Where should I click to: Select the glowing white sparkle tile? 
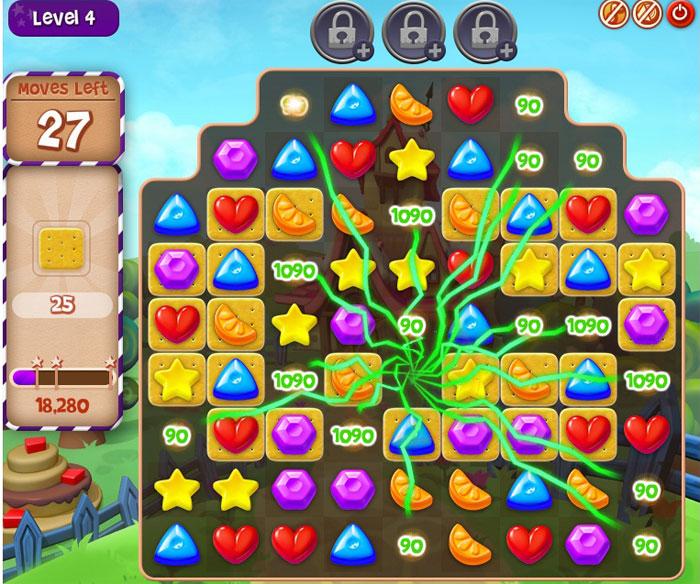tap(294, 103)
